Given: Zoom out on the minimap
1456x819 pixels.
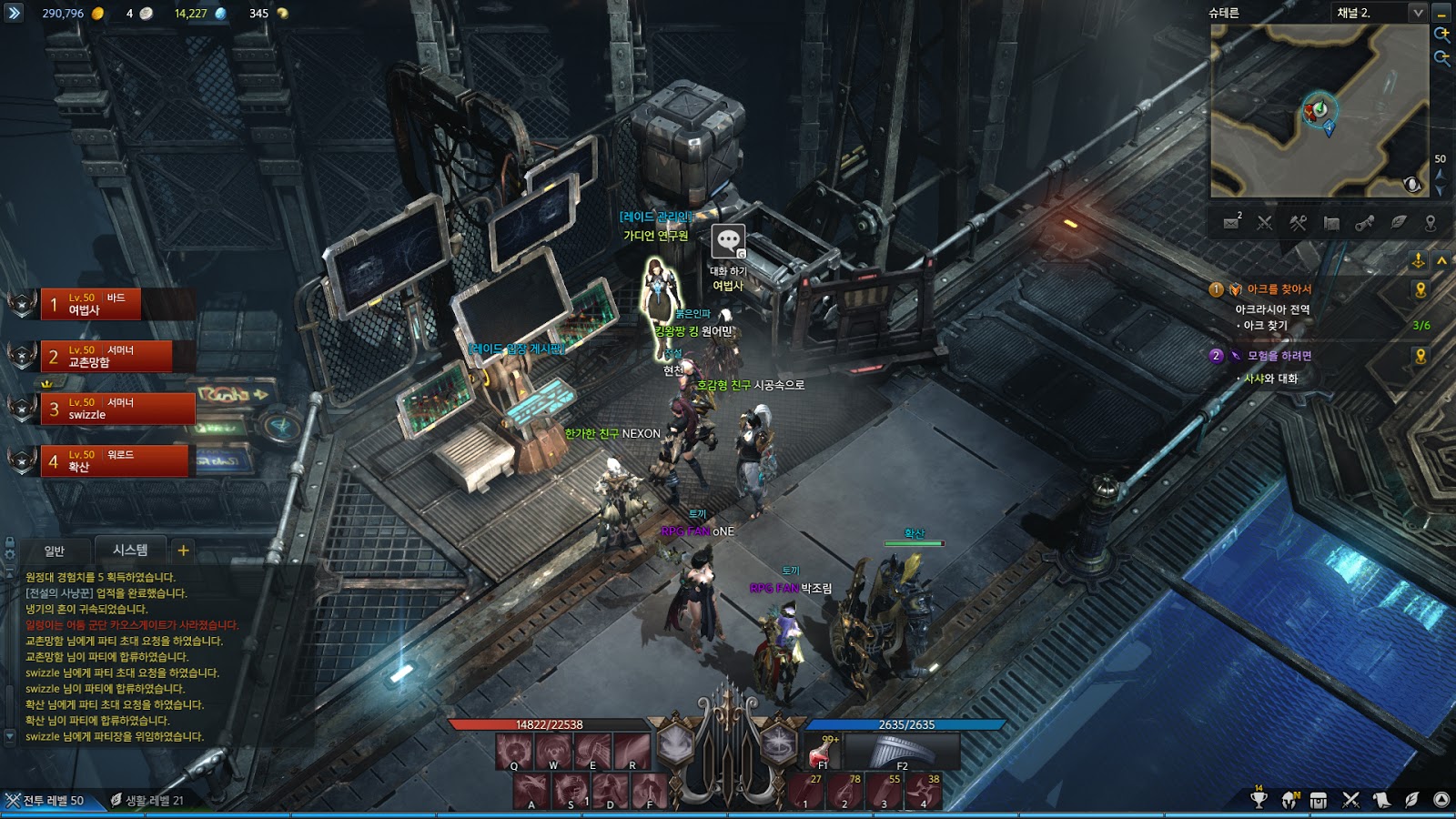Looking at the screenshot, I should [x=1441, y=58].
